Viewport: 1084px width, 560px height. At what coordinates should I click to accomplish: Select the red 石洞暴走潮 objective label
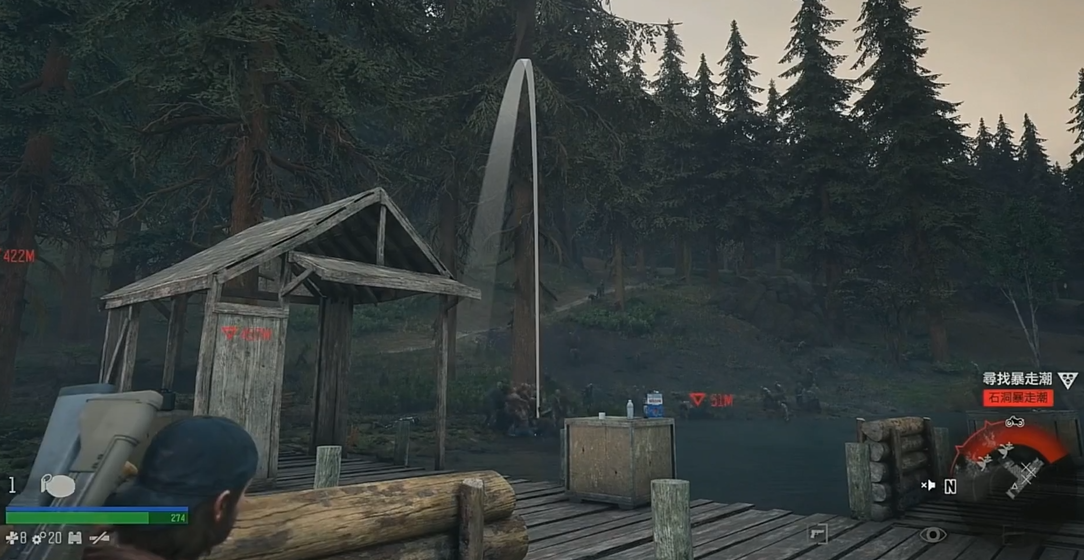pos(1018,398)
